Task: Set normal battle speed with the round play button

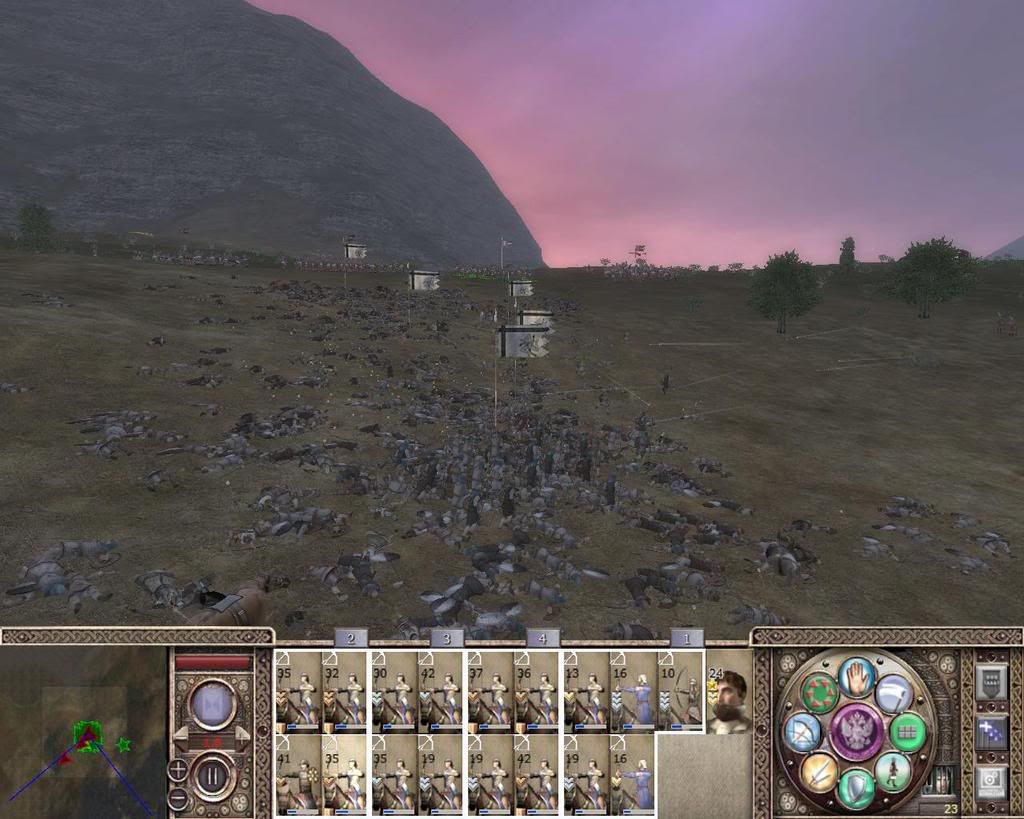Action: click(x=212, y=704)
